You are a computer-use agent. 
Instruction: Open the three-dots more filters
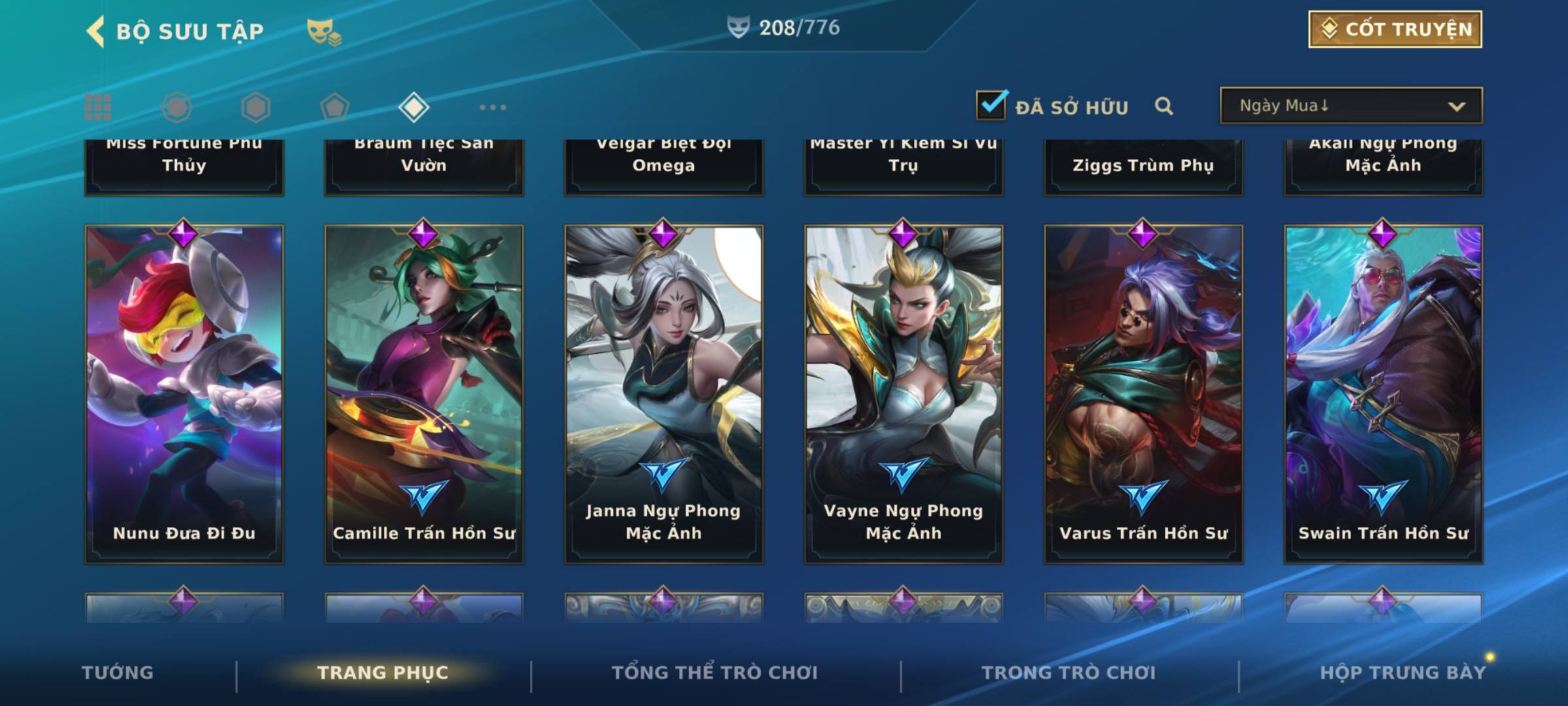tap(493, 107)
